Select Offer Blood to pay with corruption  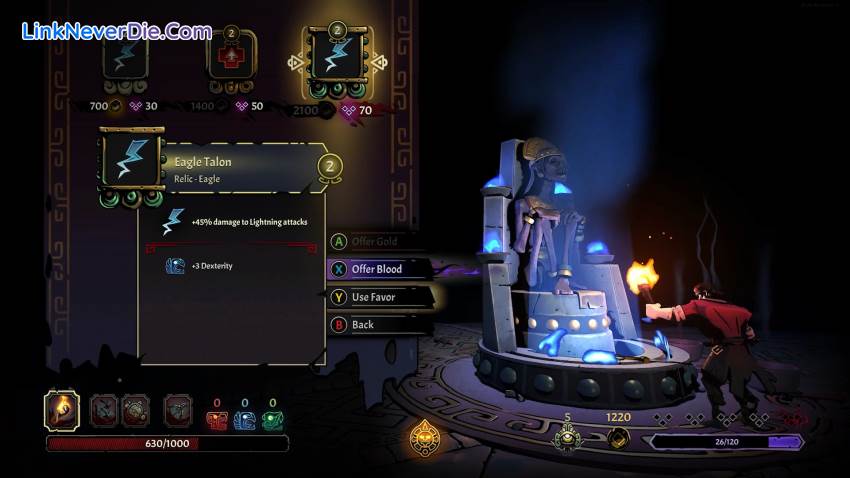(377, 269)
